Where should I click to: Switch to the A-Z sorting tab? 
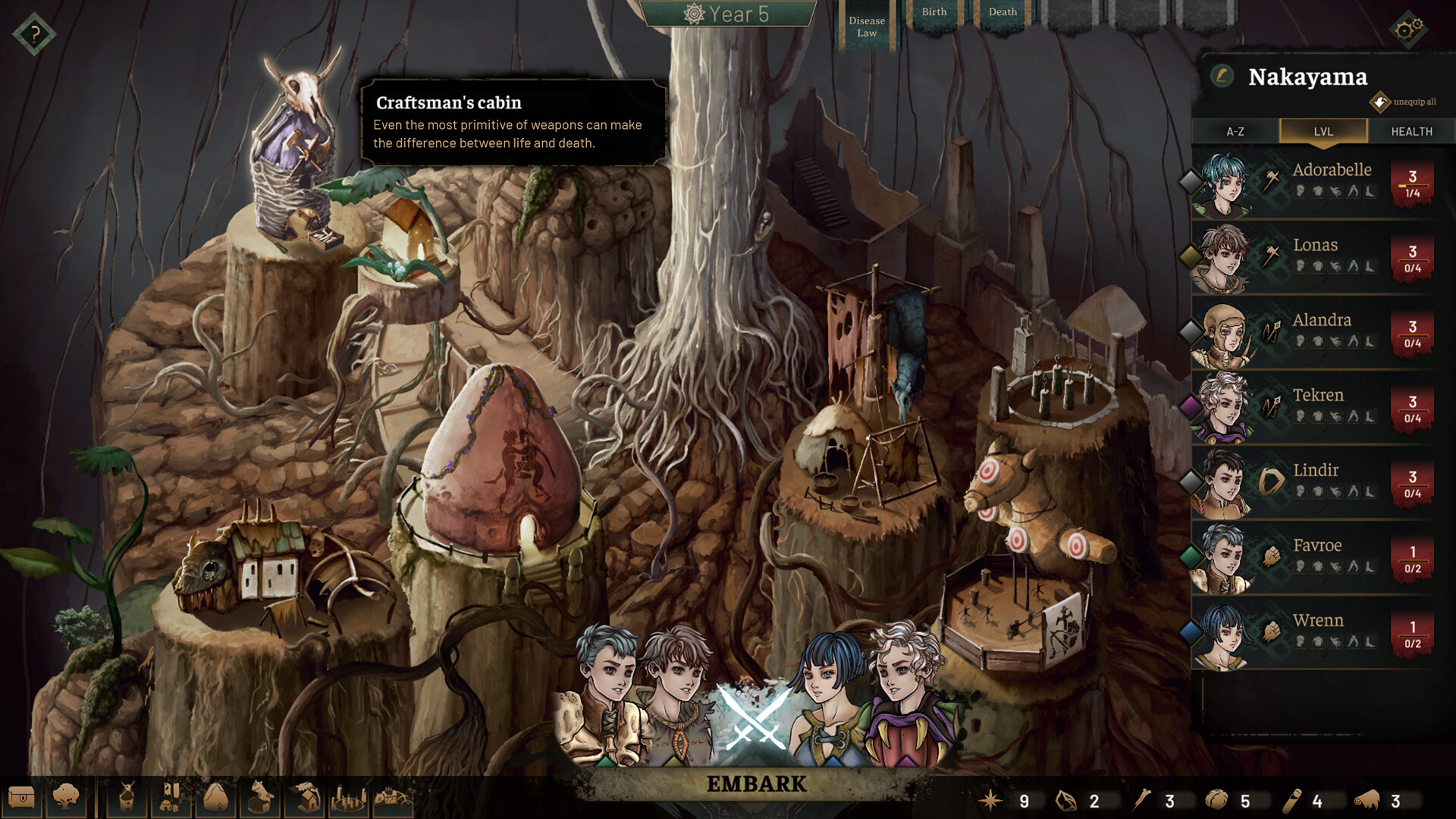[x=1236, y=131]
